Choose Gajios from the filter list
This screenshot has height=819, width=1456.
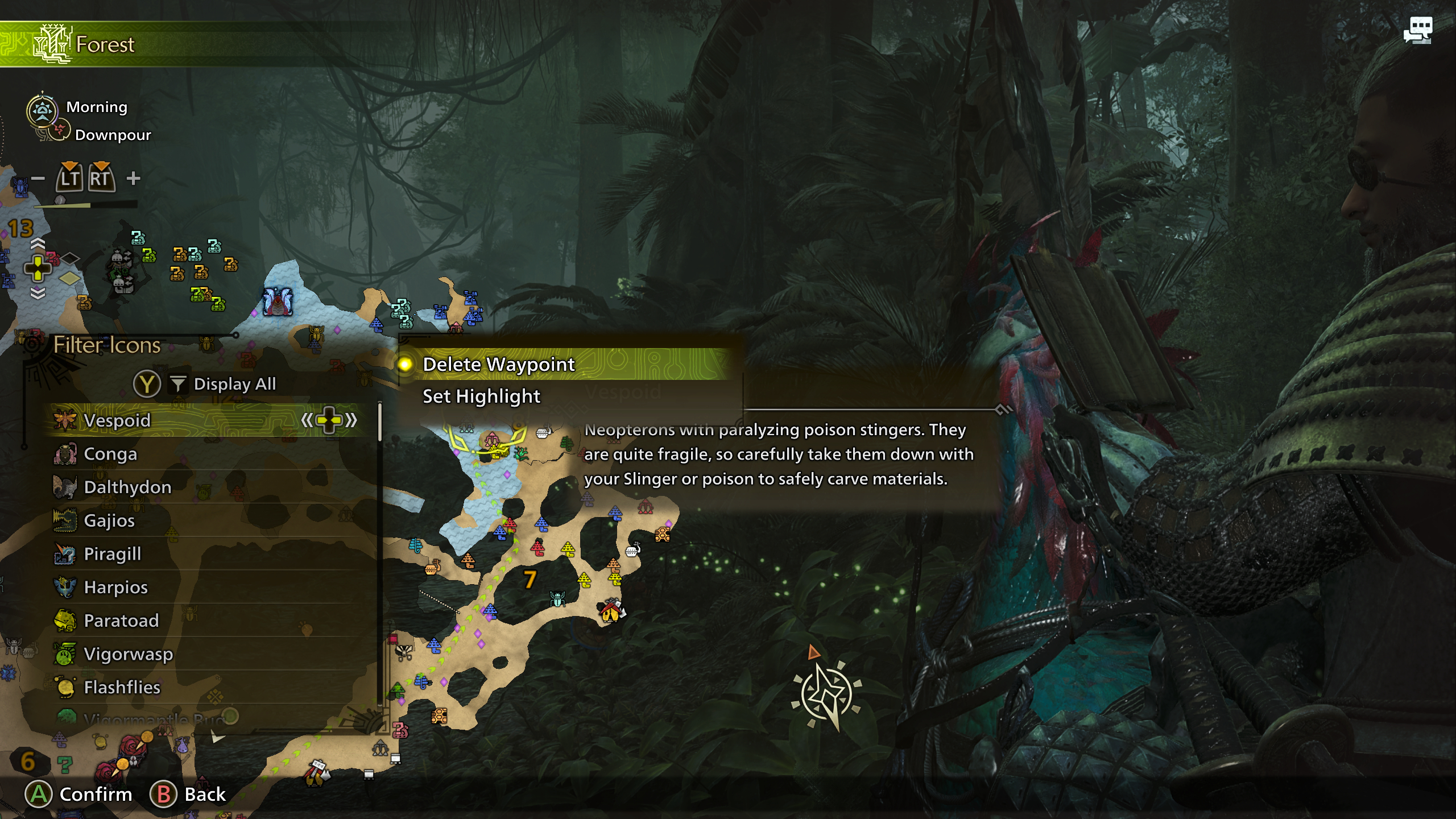tap(109, 520)
